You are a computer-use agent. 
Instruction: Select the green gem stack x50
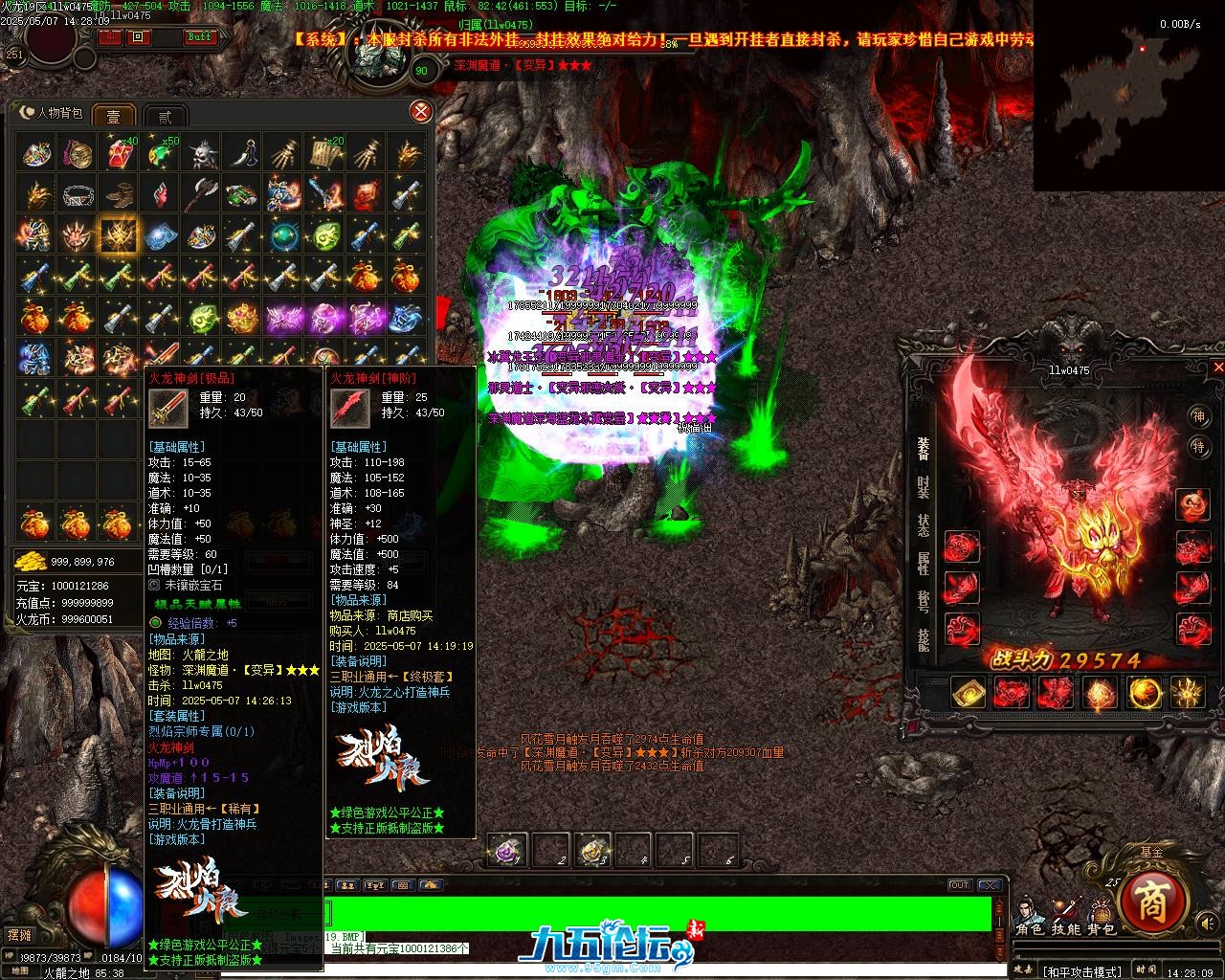pyautogui.click(x=159, y=153)
